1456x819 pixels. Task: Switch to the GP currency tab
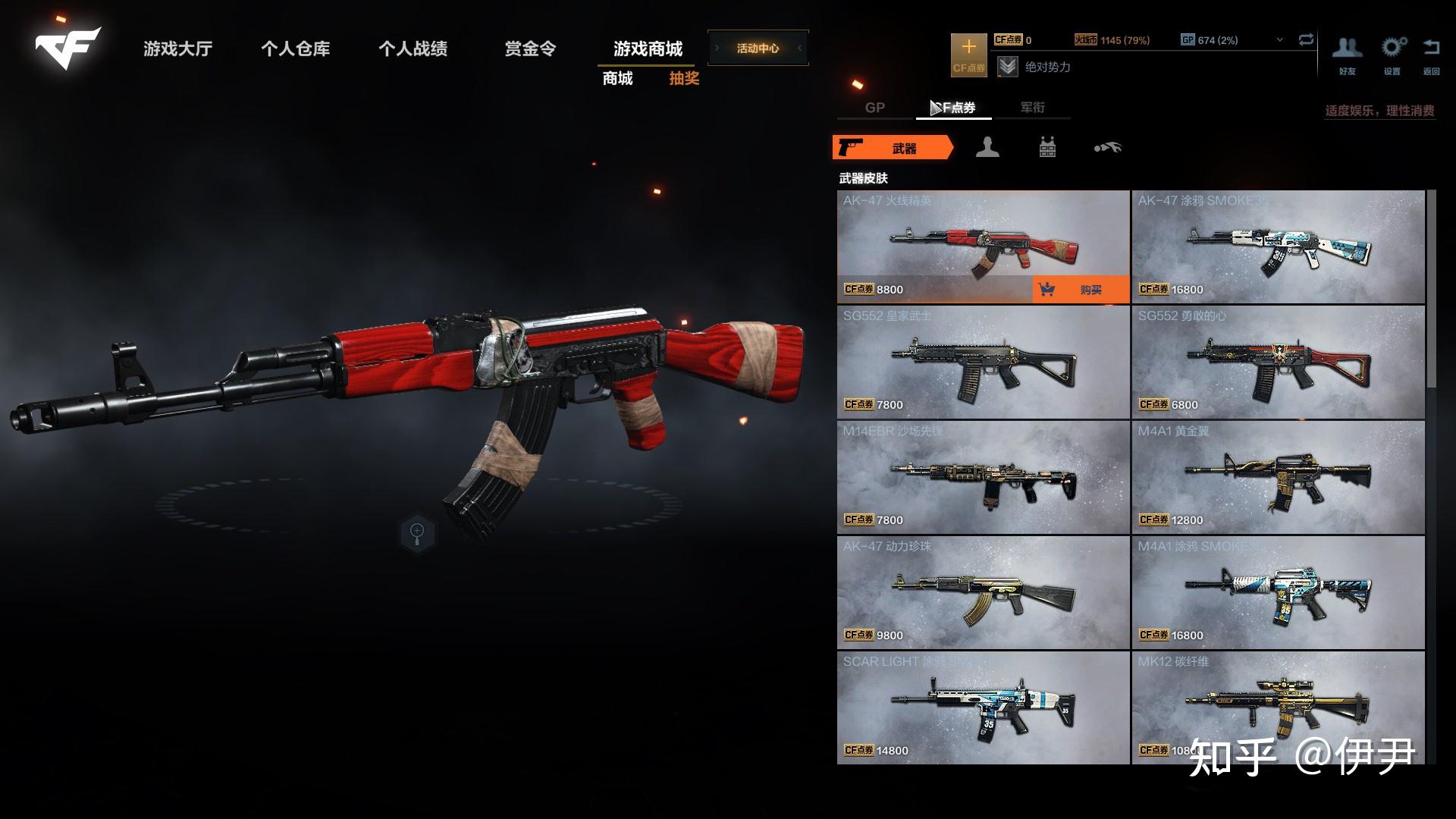point(874,108)
